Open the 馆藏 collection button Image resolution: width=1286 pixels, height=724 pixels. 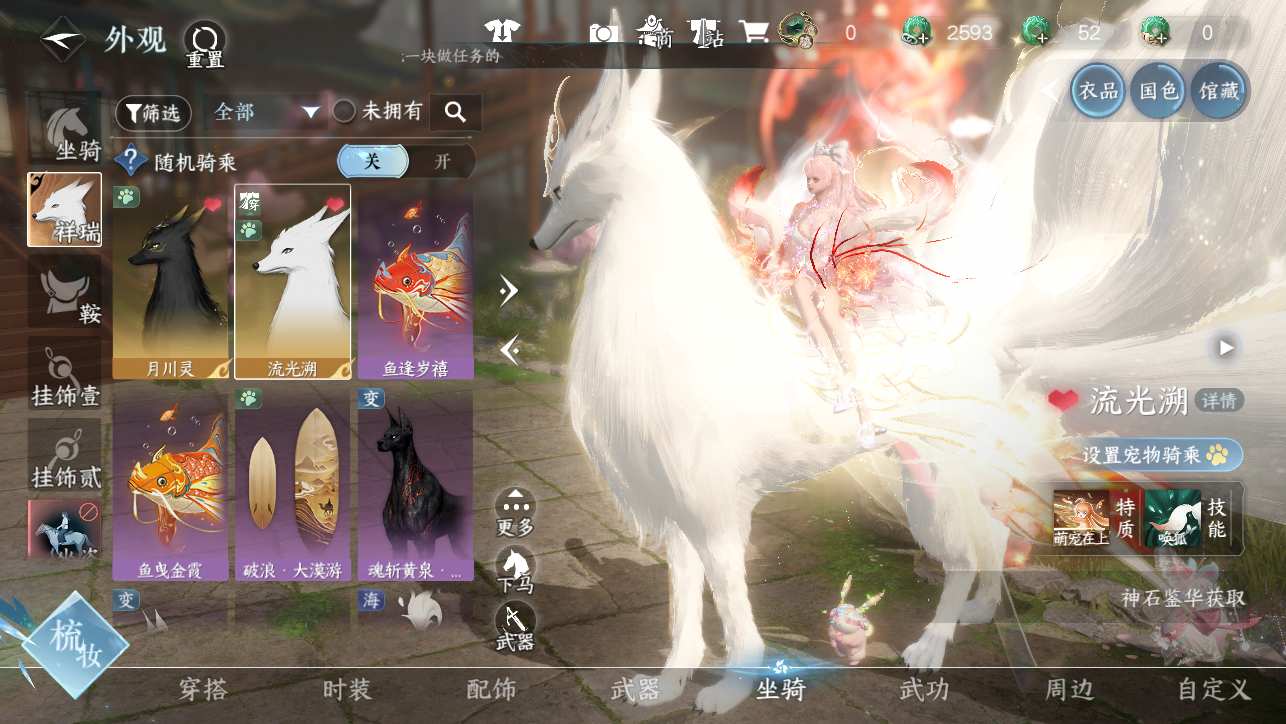click(x=1219, y=91)
